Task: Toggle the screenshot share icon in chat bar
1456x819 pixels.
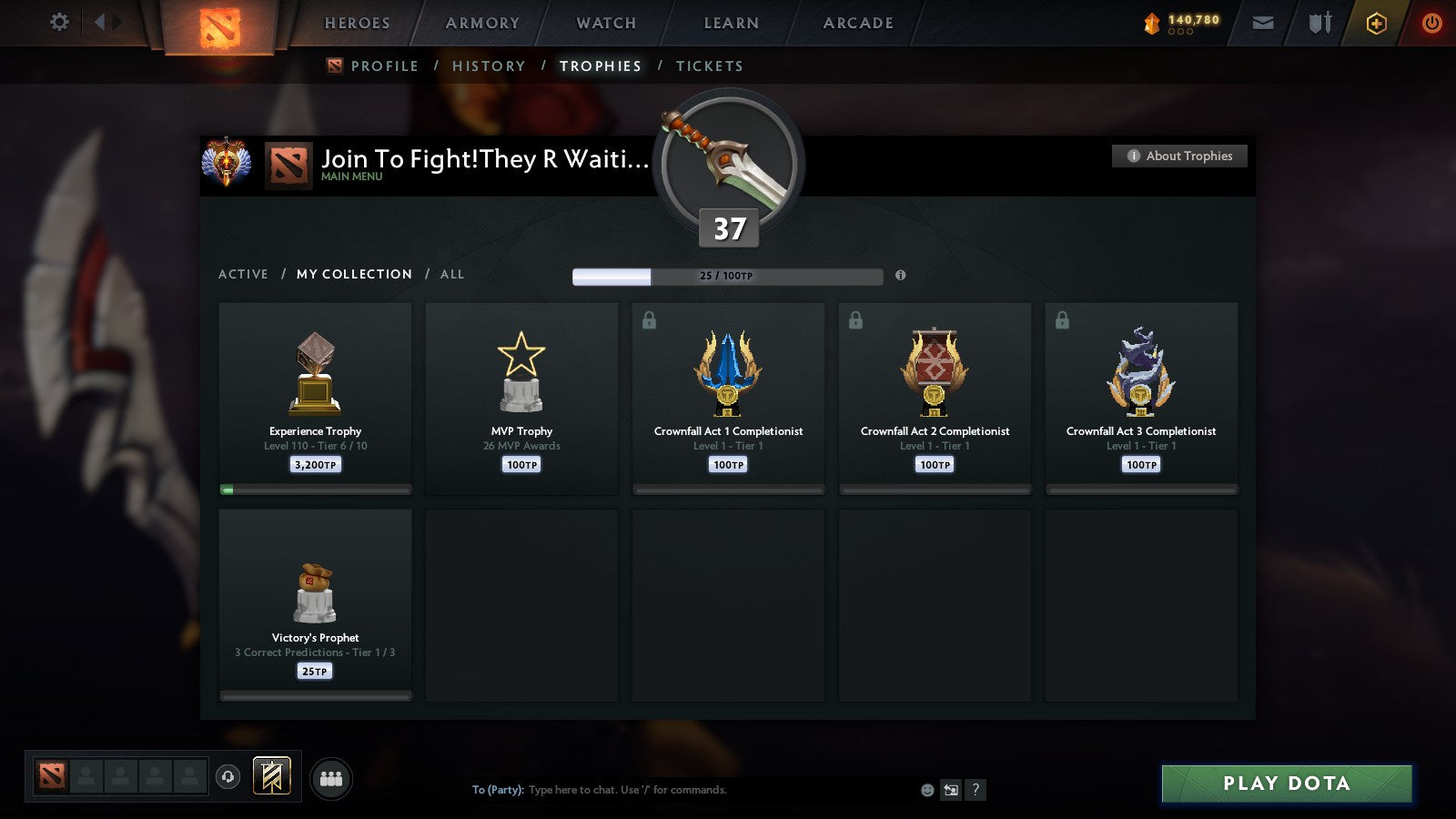Action: [x=952, y=791]
